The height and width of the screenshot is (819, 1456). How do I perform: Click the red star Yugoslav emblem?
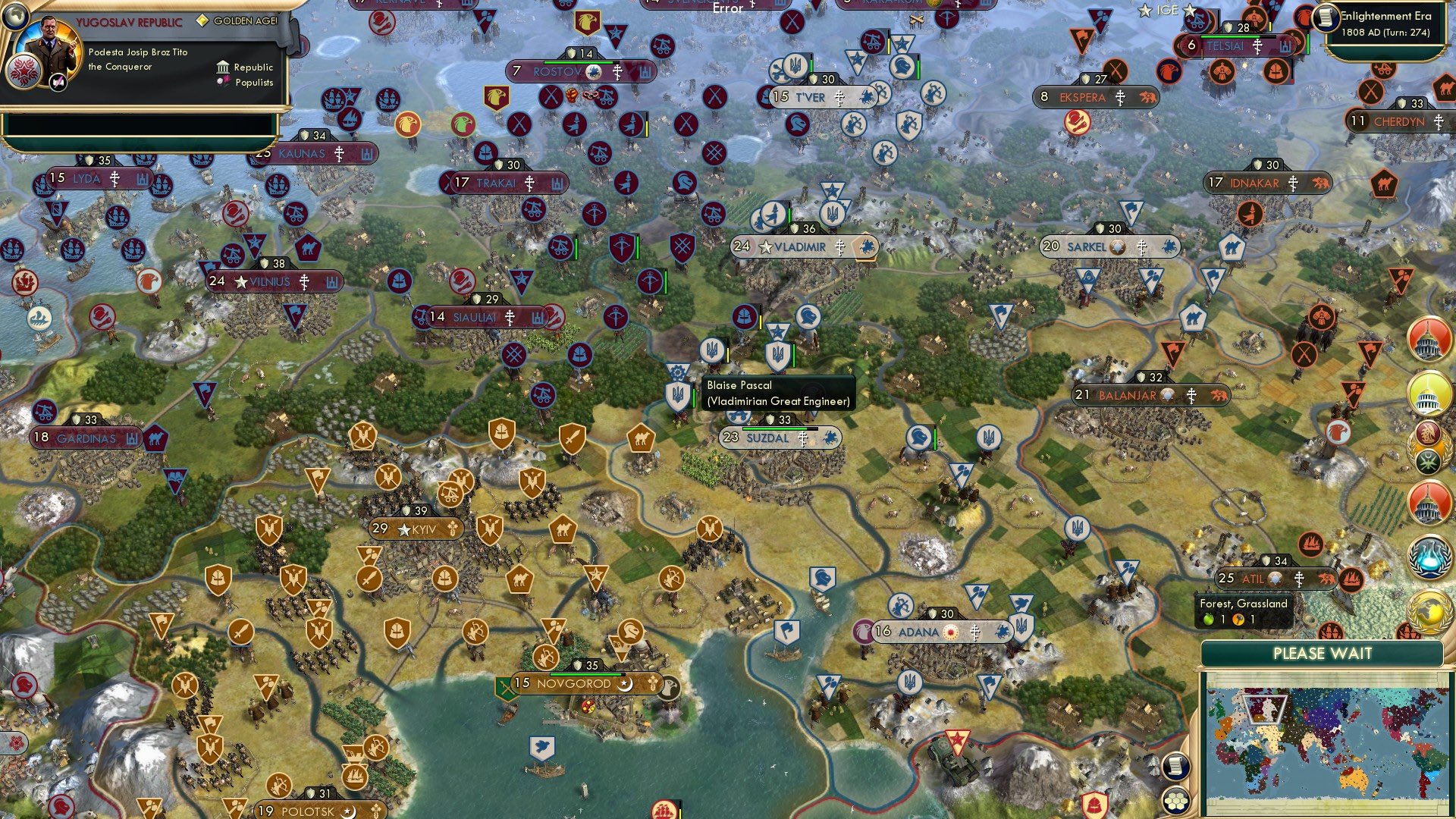(x=24, y=71)
